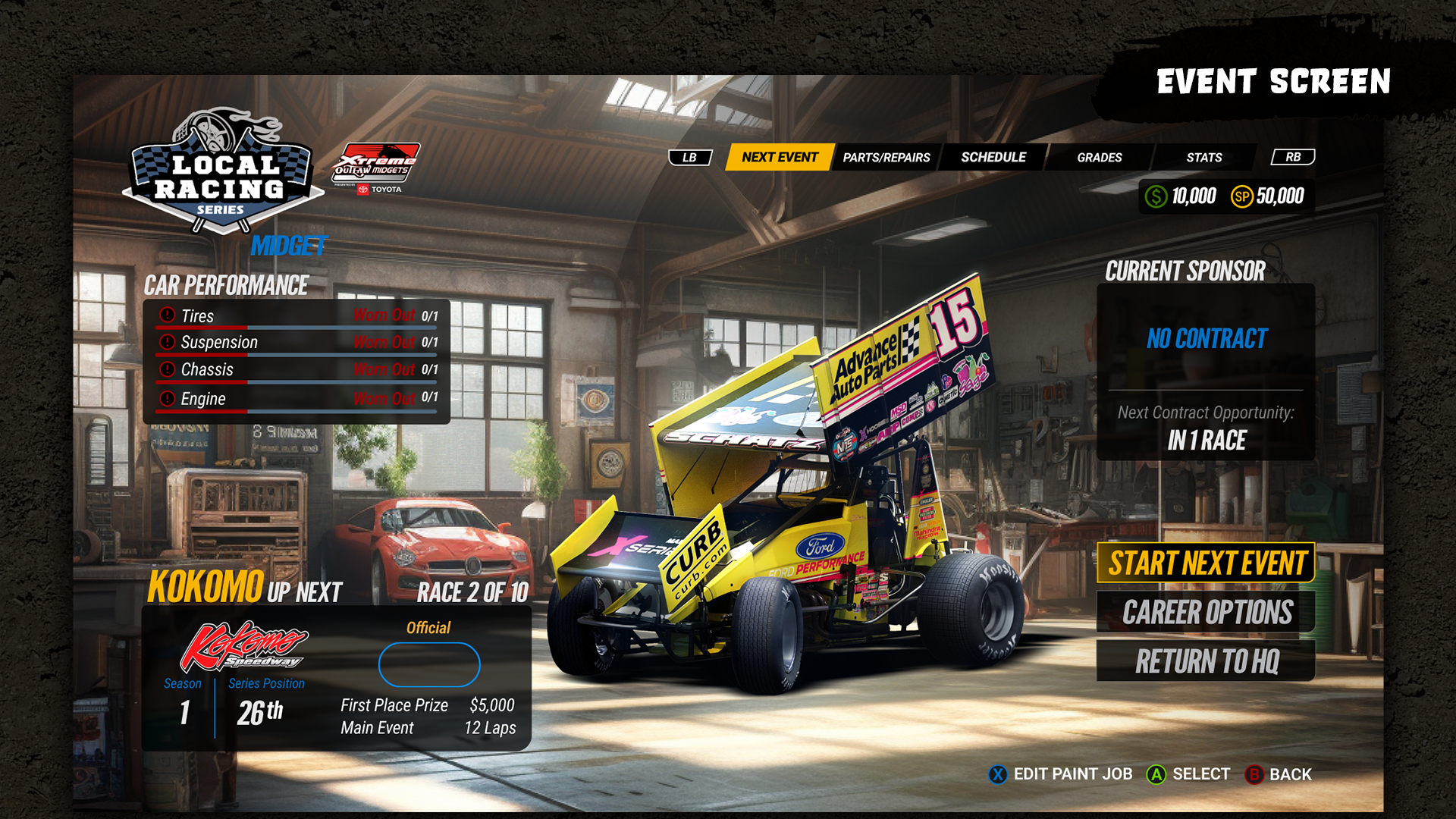
Task: Click the Kokomo Speedway event card
Action: [x=336, y=679]
